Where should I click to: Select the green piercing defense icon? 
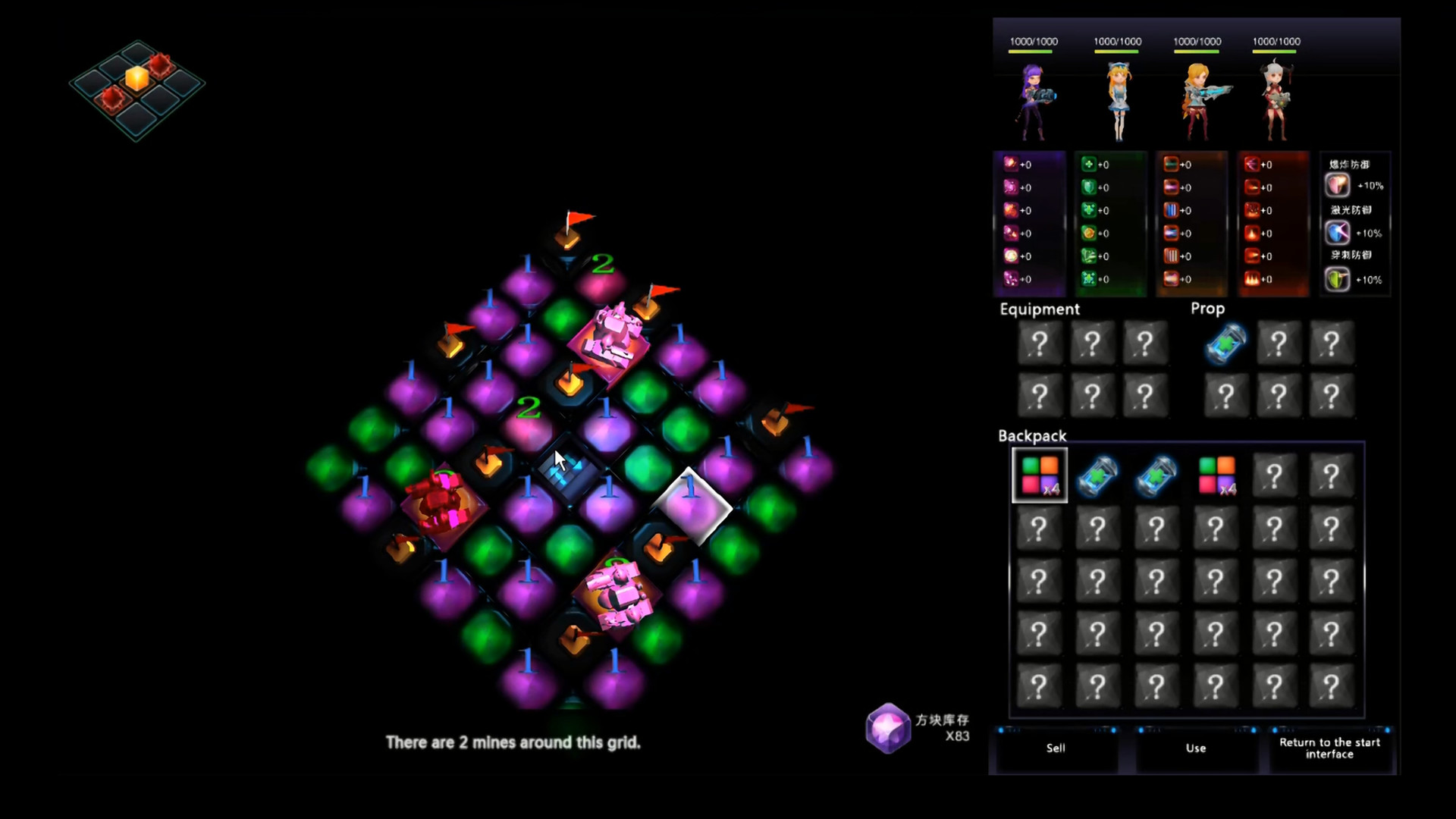click(1337, 279)
